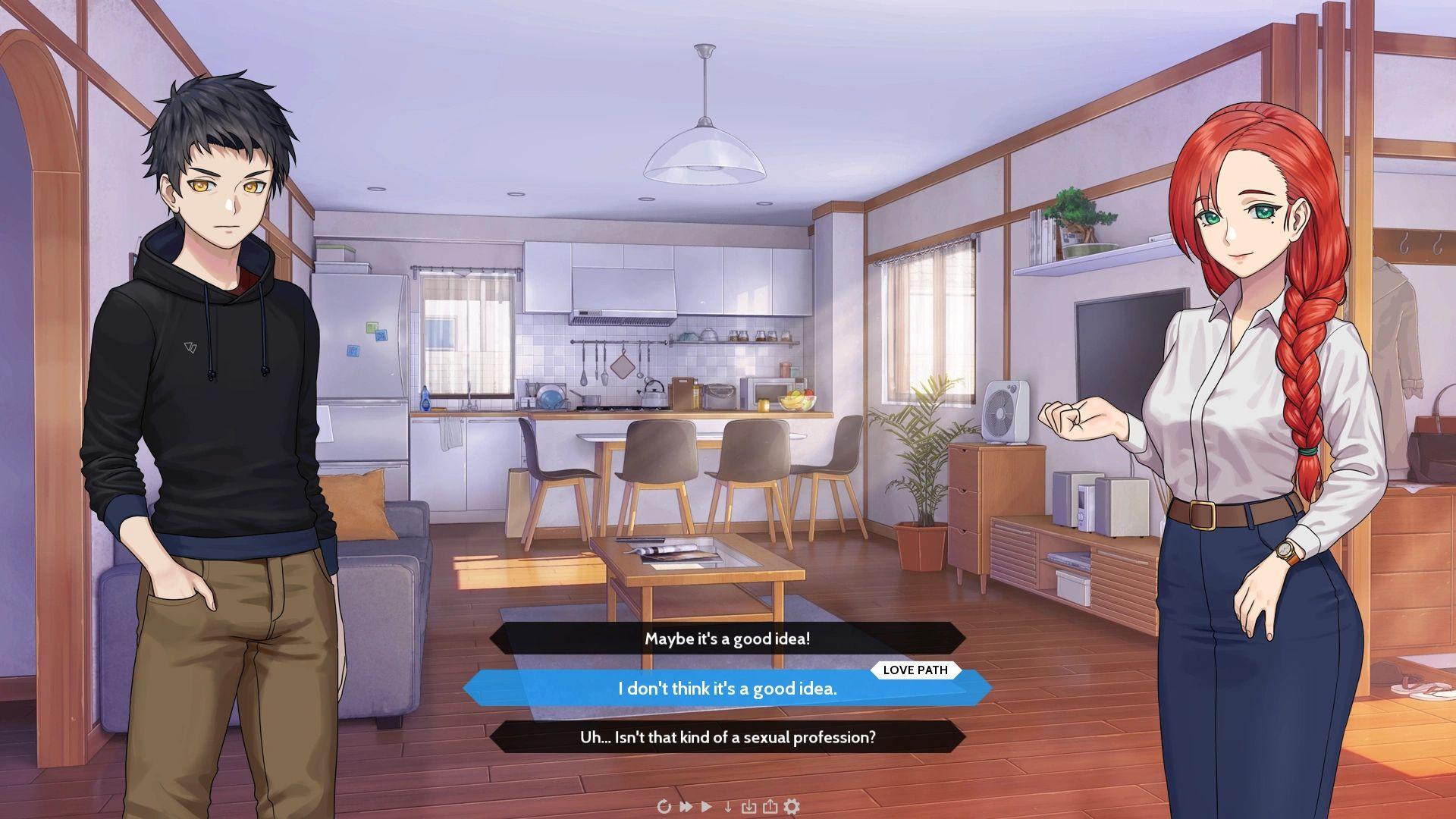The height and width of the screenshot is (819, 1456).
Task: Open the load icon with upward arrow
Action: (770, 806)
